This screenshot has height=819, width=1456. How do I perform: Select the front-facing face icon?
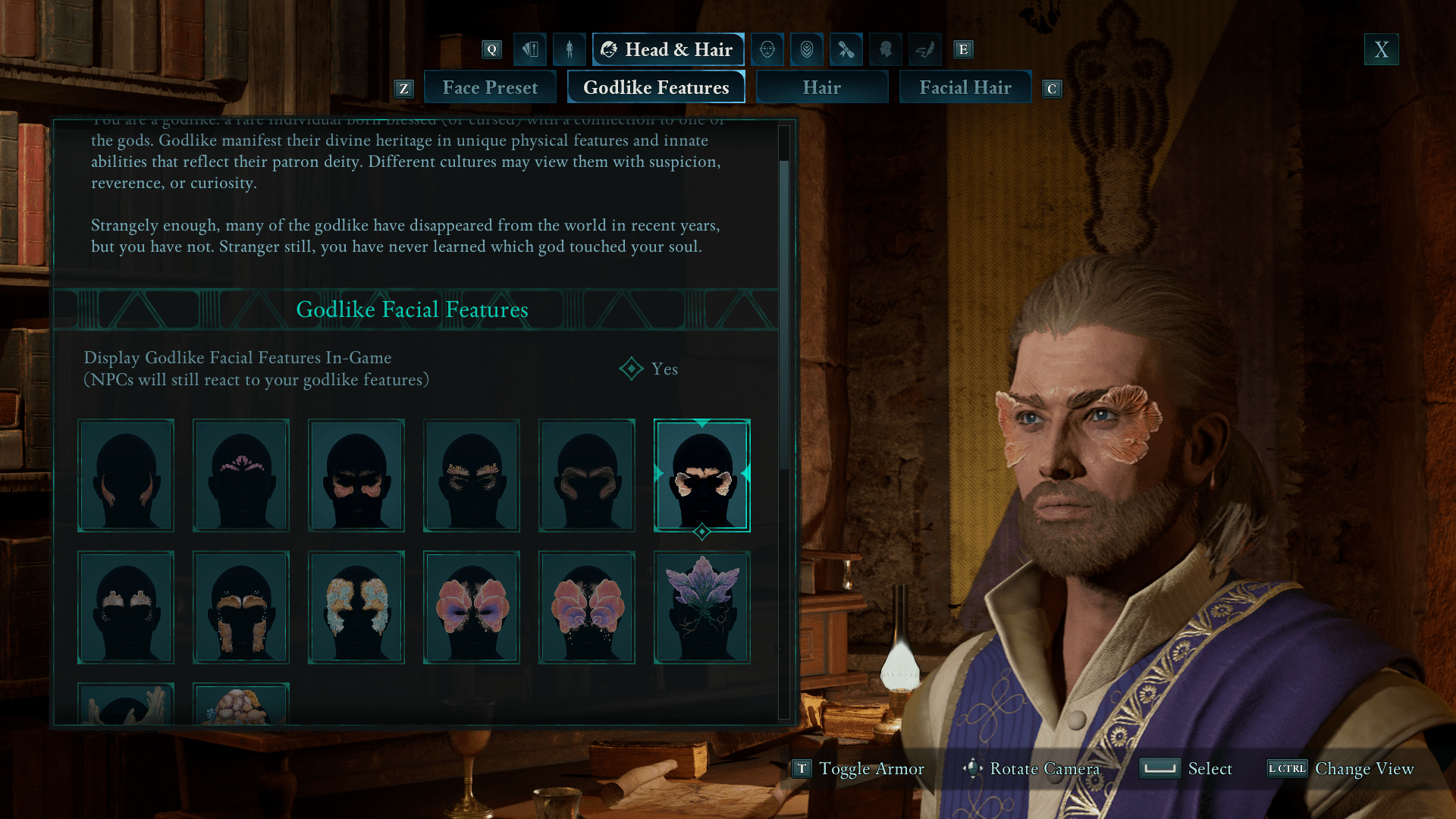tap(767, 49)
